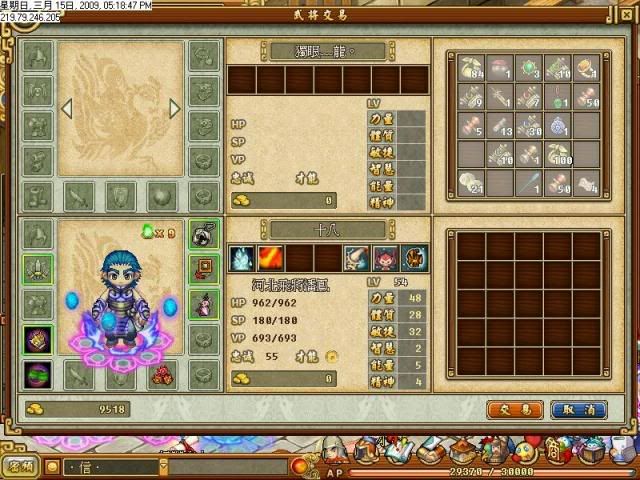Click the chat input field showing 信
640x480 pixels.
pyautogui.click(x=110, y=466)
